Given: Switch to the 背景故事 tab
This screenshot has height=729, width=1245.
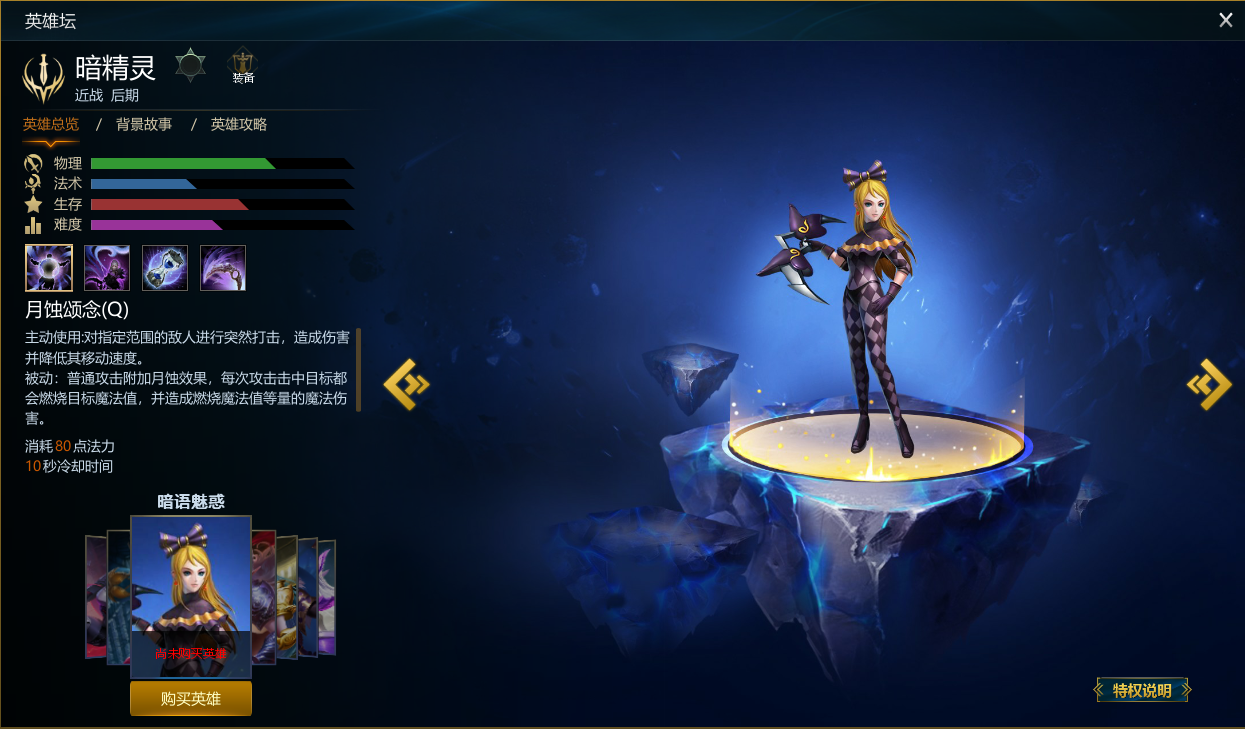Looking at the screenshot, I should pos(144,124).
